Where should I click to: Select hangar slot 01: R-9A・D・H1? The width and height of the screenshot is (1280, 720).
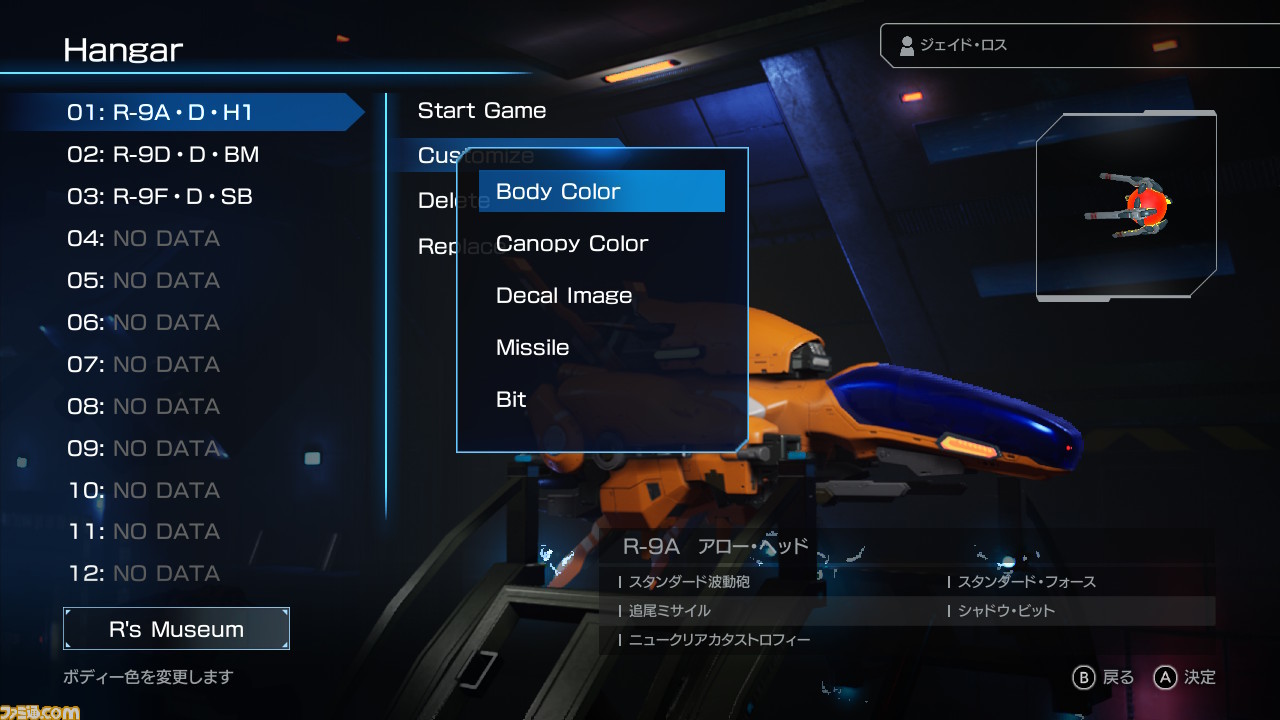[x=160, y=112]
